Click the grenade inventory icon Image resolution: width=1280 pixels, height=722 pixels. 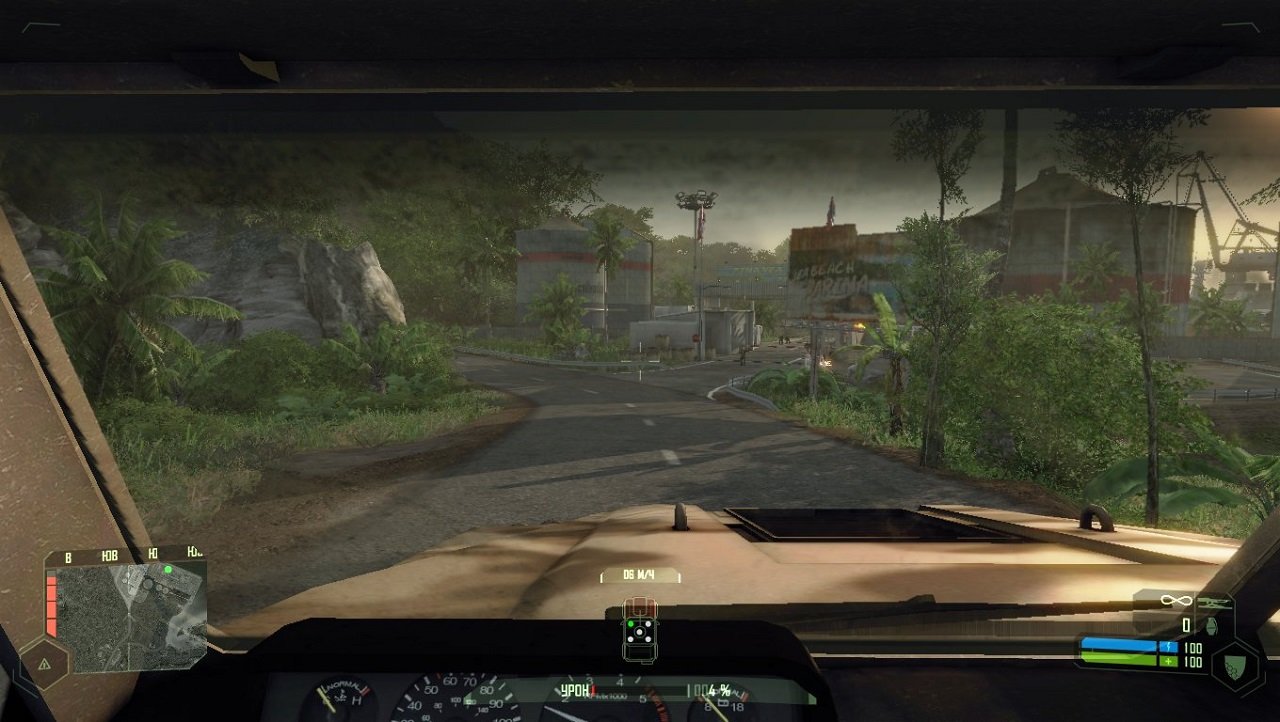[1211, 626]
